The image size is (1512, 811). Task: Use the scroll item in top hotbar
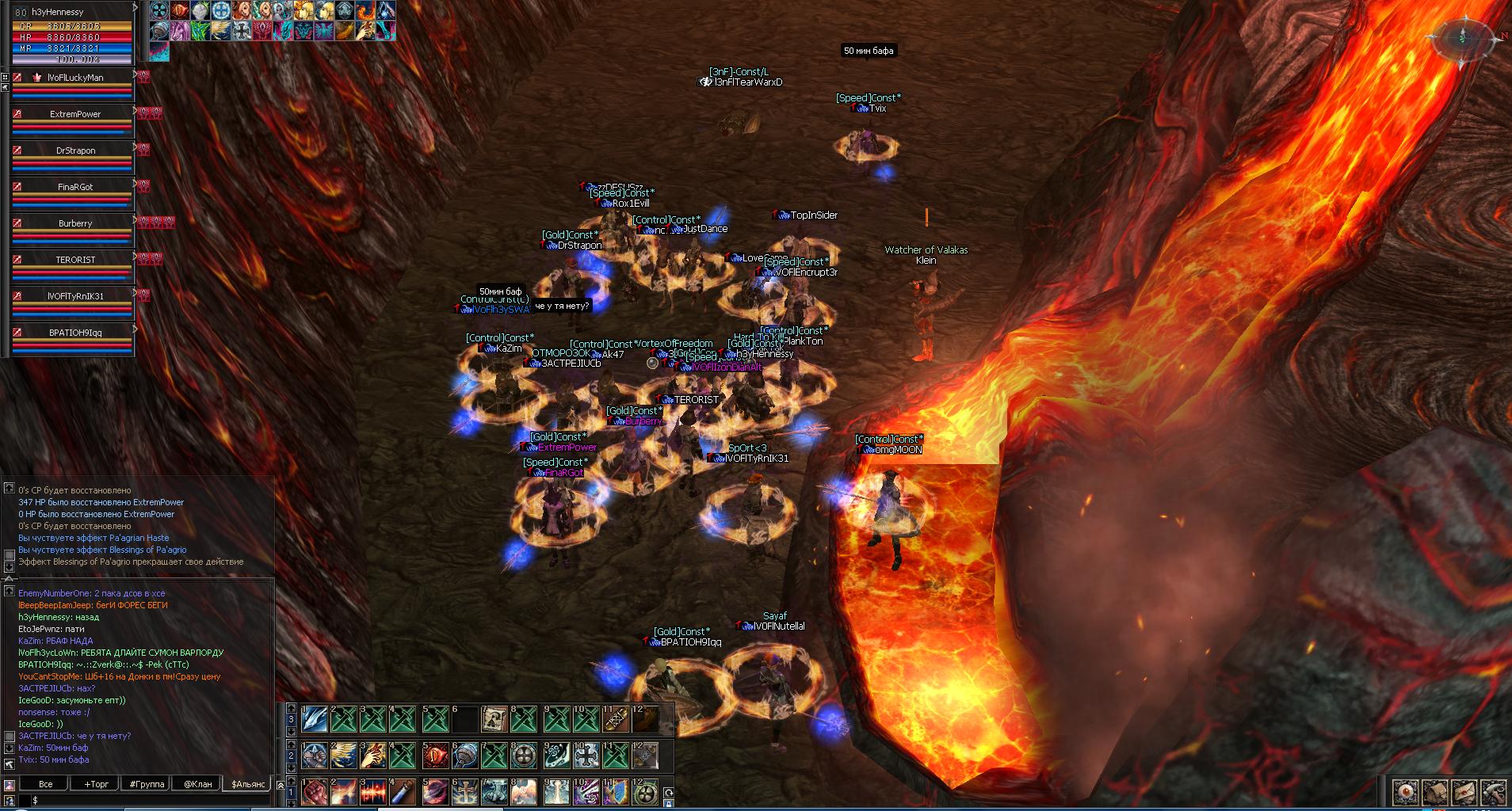494,718
